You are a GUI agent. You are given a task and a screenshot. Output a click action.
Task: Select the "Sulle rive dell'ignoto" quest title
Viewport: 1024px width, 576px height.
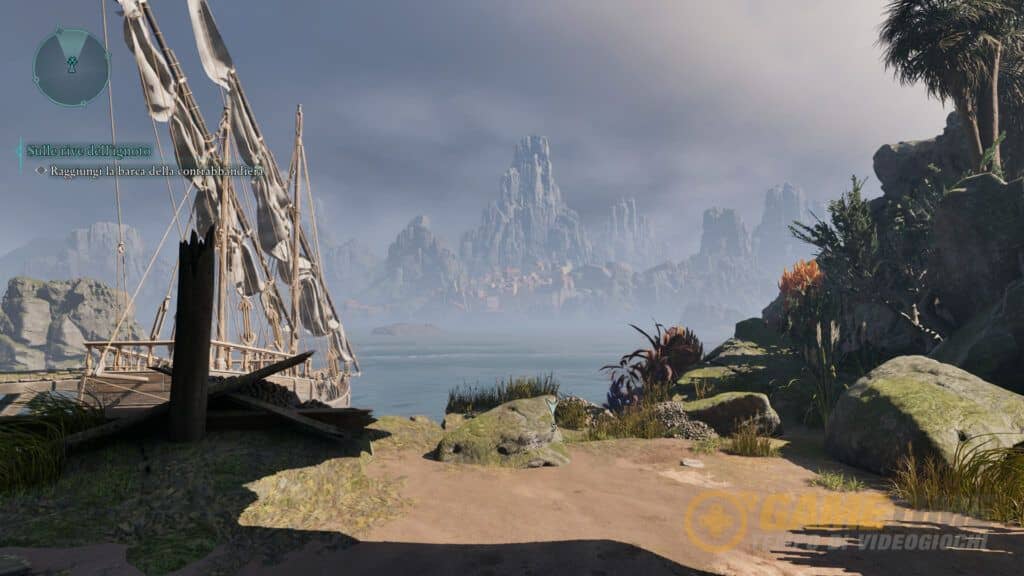tap(88, 151)
